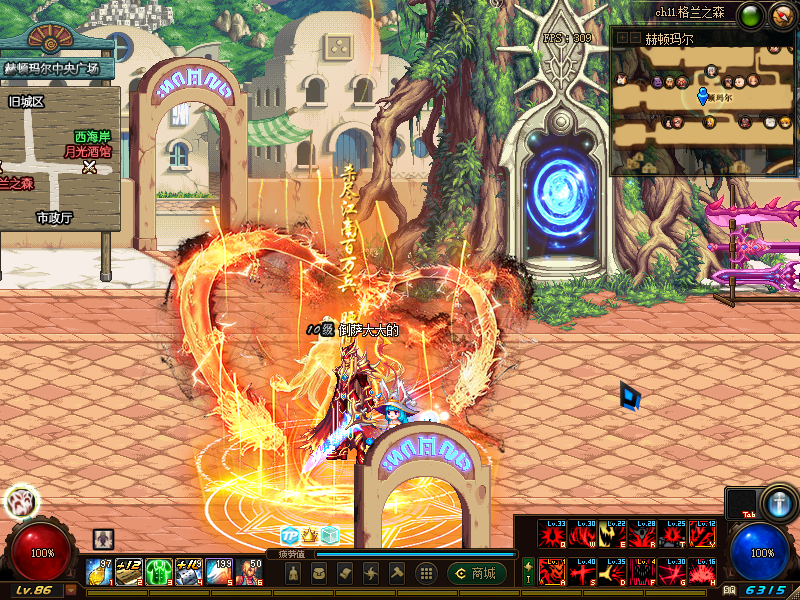Activate the Lv.16 burst skill on H
The width and height of the screenshot is (800, 600).
(x=702, y=572)
